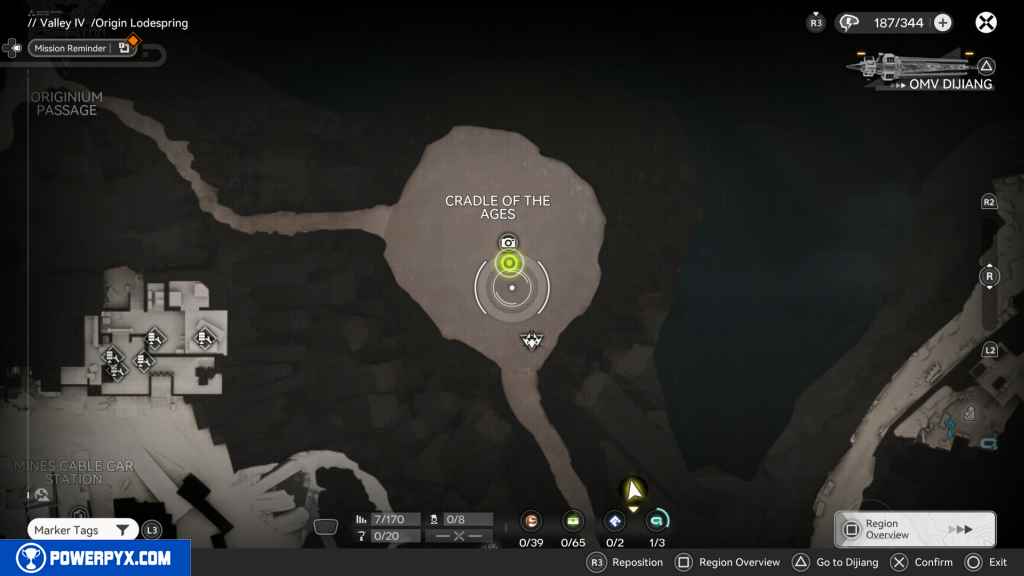Select the far-right facility marker in the building
The width and height of the screenshot is (1024, 576).
[x=205, y=338]
